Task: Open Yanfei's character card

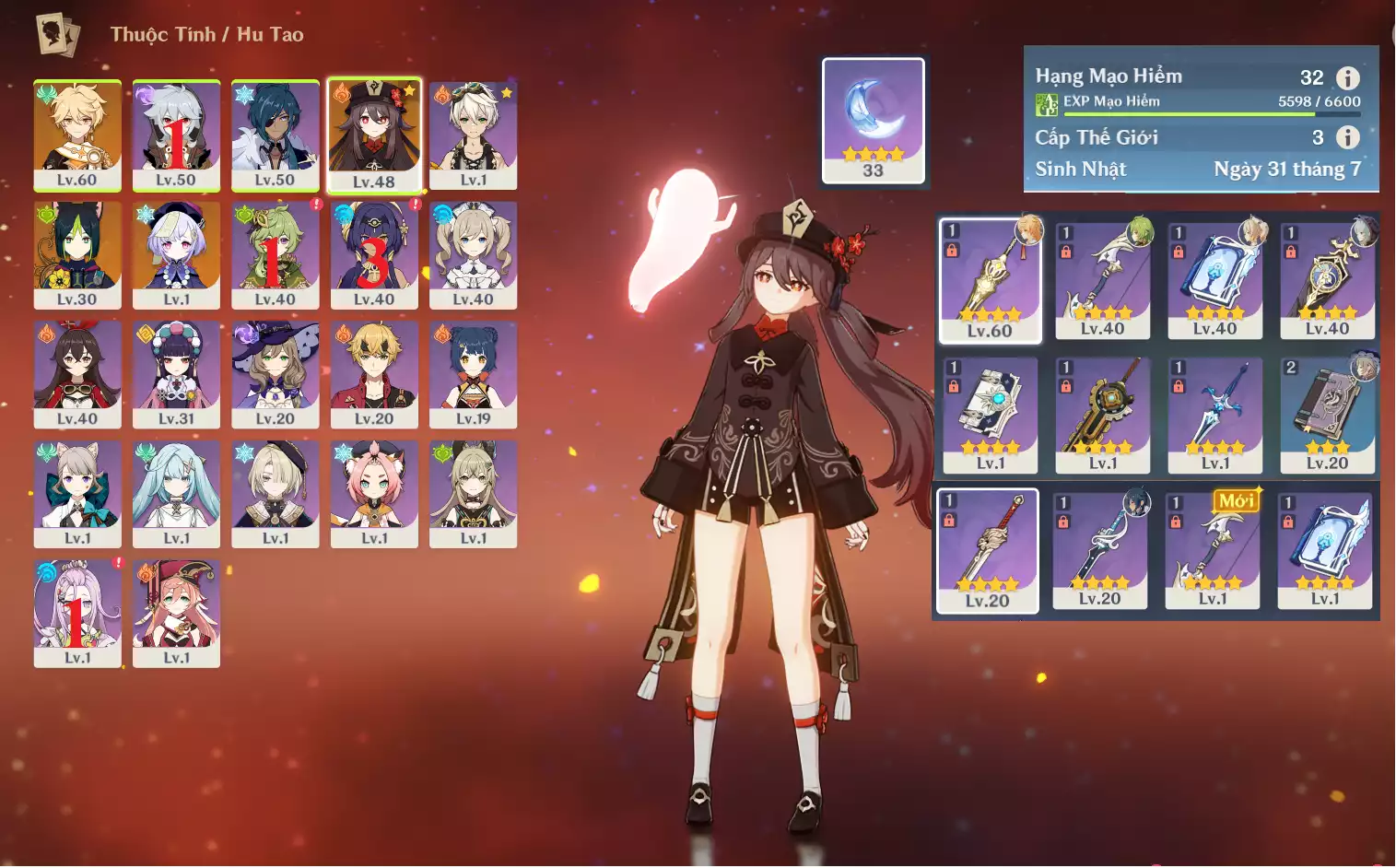Action: click(x=176, y=613)
